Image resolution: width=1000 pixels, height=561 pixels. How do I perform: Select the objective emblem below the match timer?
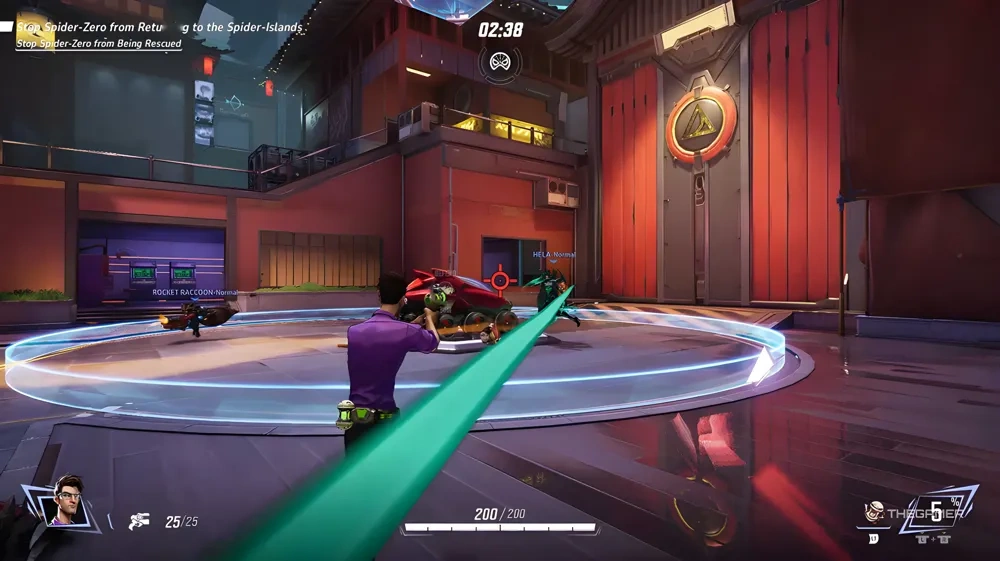pyautogui.click(x=500, y=64)
